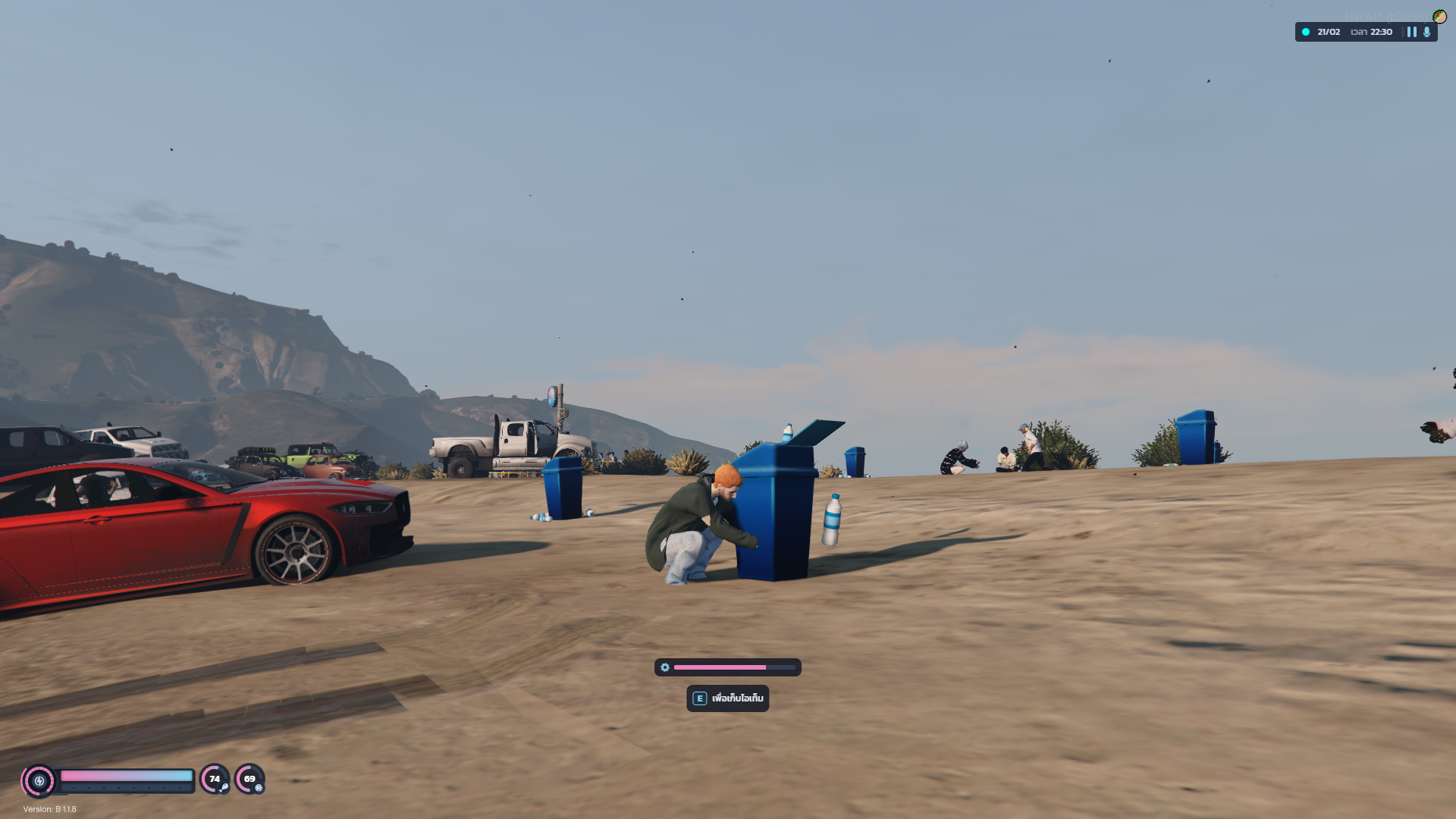Toggle the microphone icon in the top bar
Screen dimensions: 1456x819
(1427, 32)
